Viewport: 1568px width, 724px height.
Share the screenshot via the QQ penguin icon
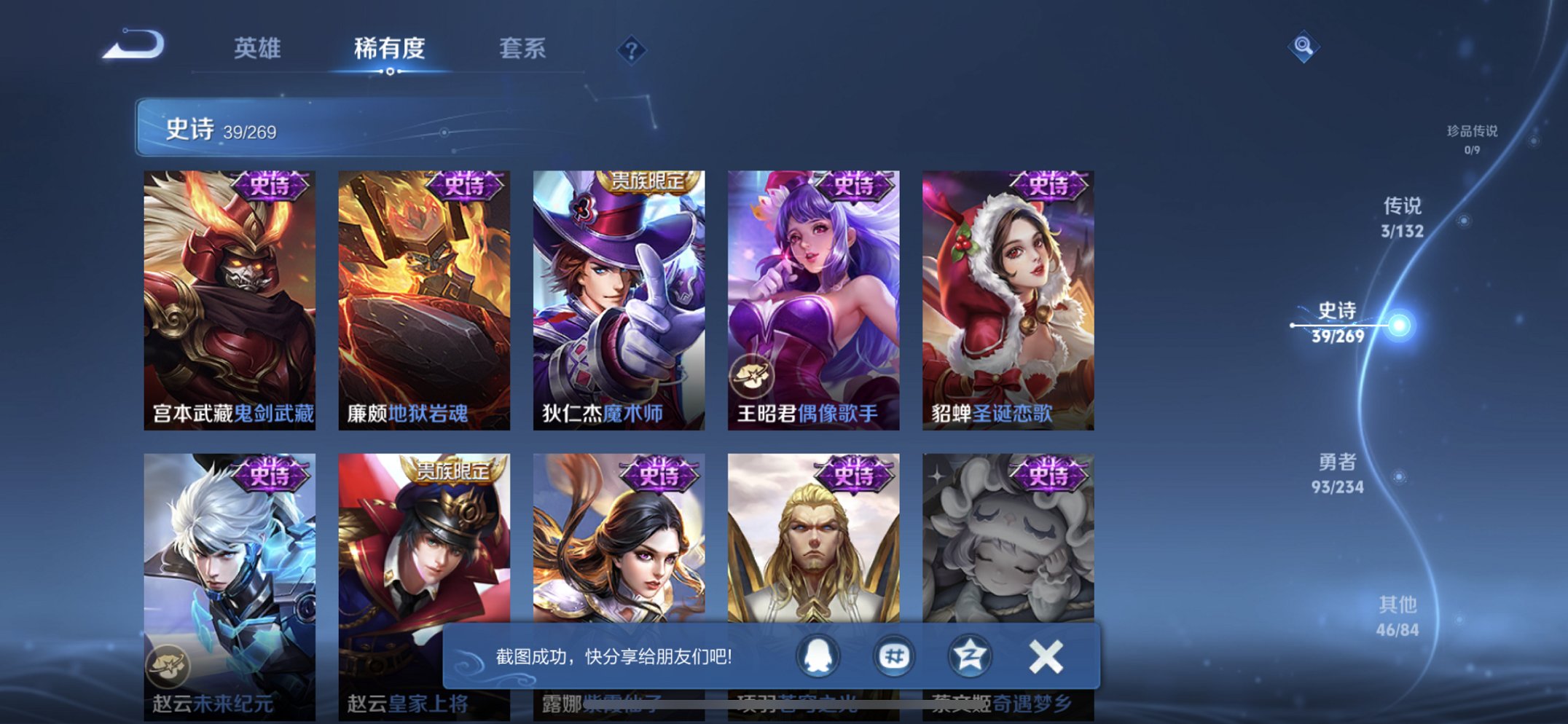[819, 656]
